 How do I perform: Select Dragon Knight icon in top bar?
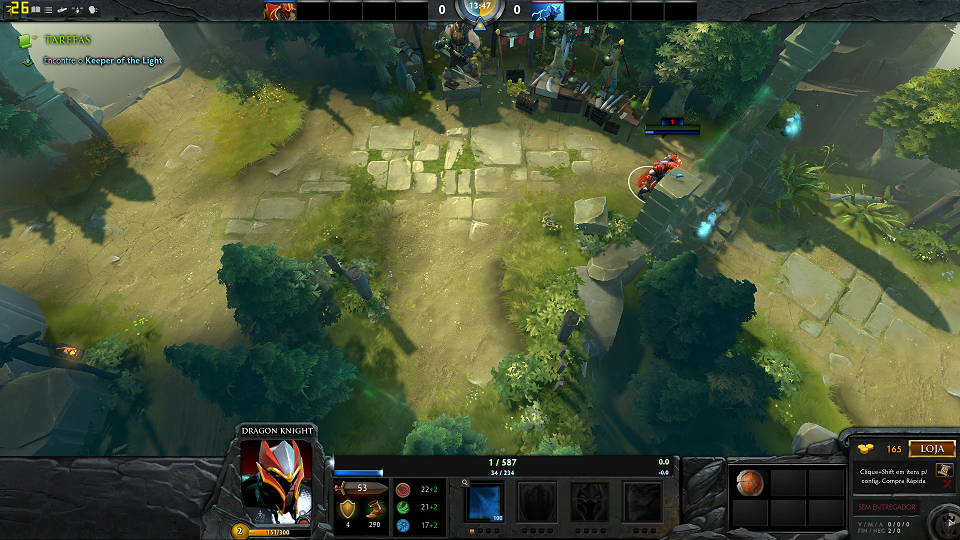pyautogui.click(x=280, y=11)
